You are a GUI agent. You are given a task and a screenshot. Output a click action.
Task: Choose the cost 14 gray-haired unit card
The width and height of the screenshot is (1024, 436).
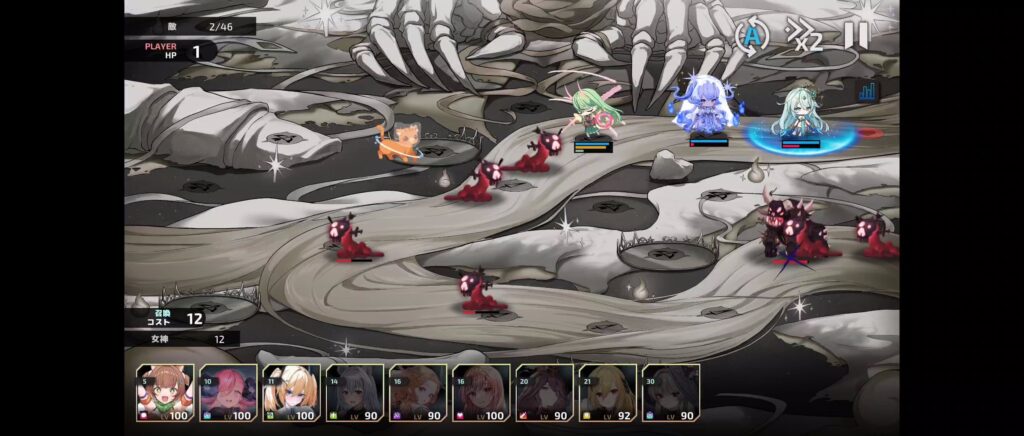click(355, 392)
